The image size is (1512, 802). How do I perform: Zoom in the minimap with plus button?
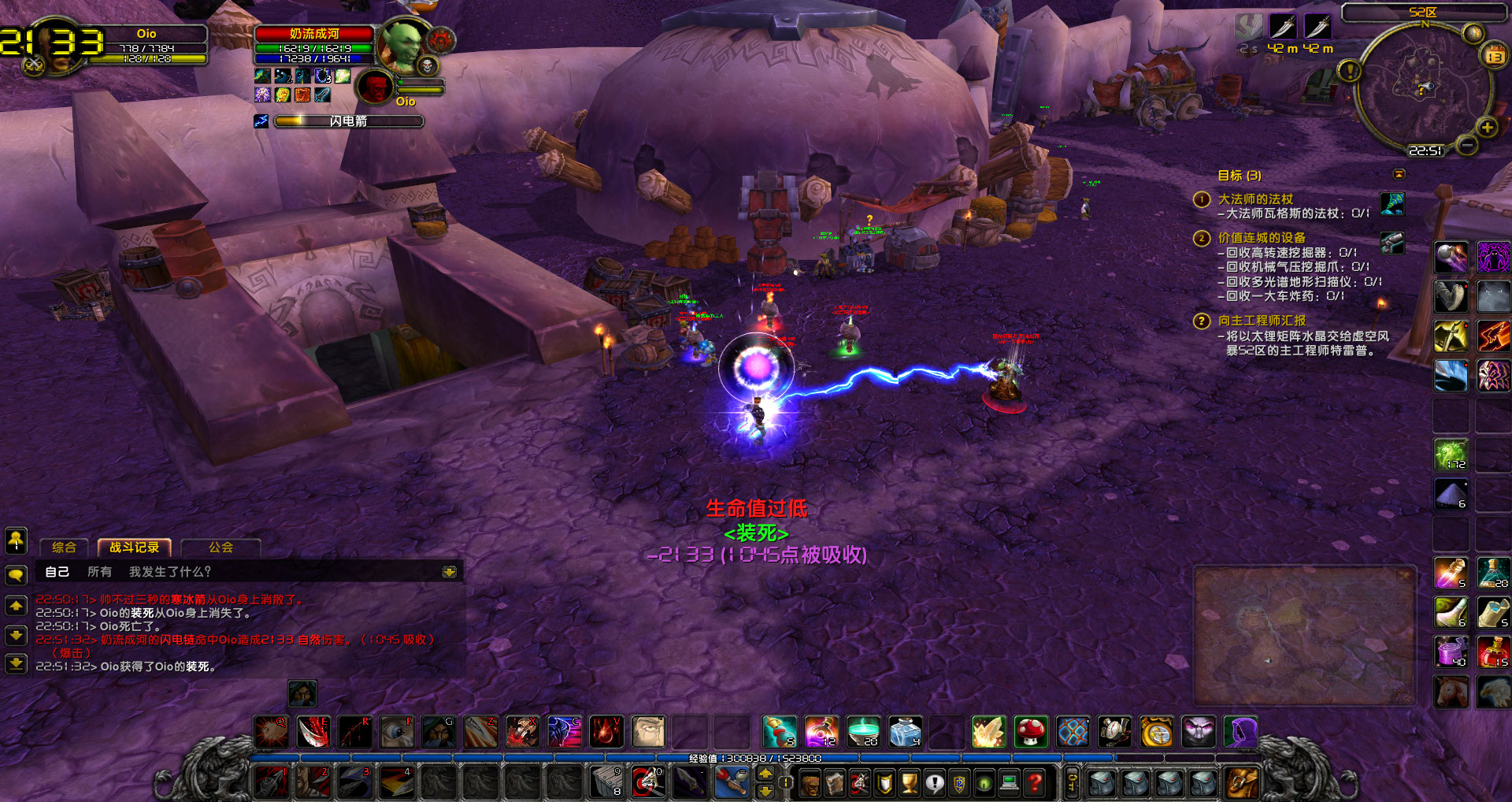(x=1487, y=128)
